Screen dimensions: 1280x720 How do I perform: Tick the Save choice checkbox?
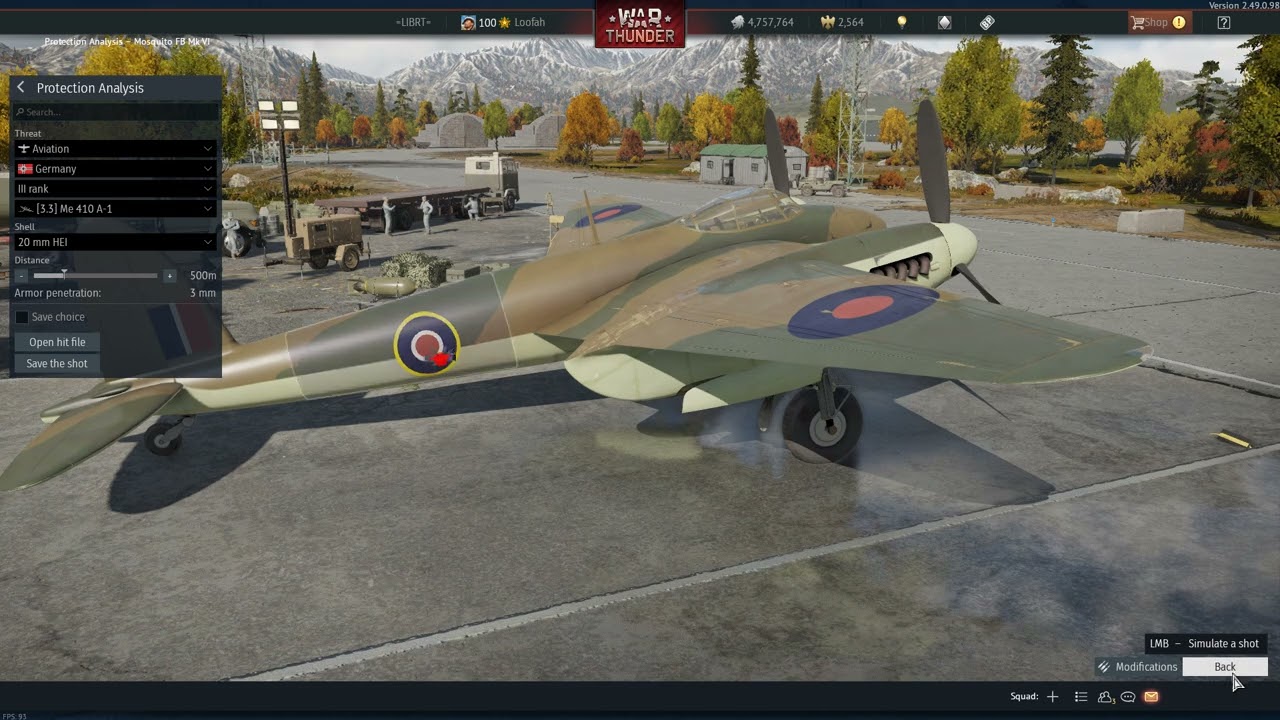(x=22, y=317)
